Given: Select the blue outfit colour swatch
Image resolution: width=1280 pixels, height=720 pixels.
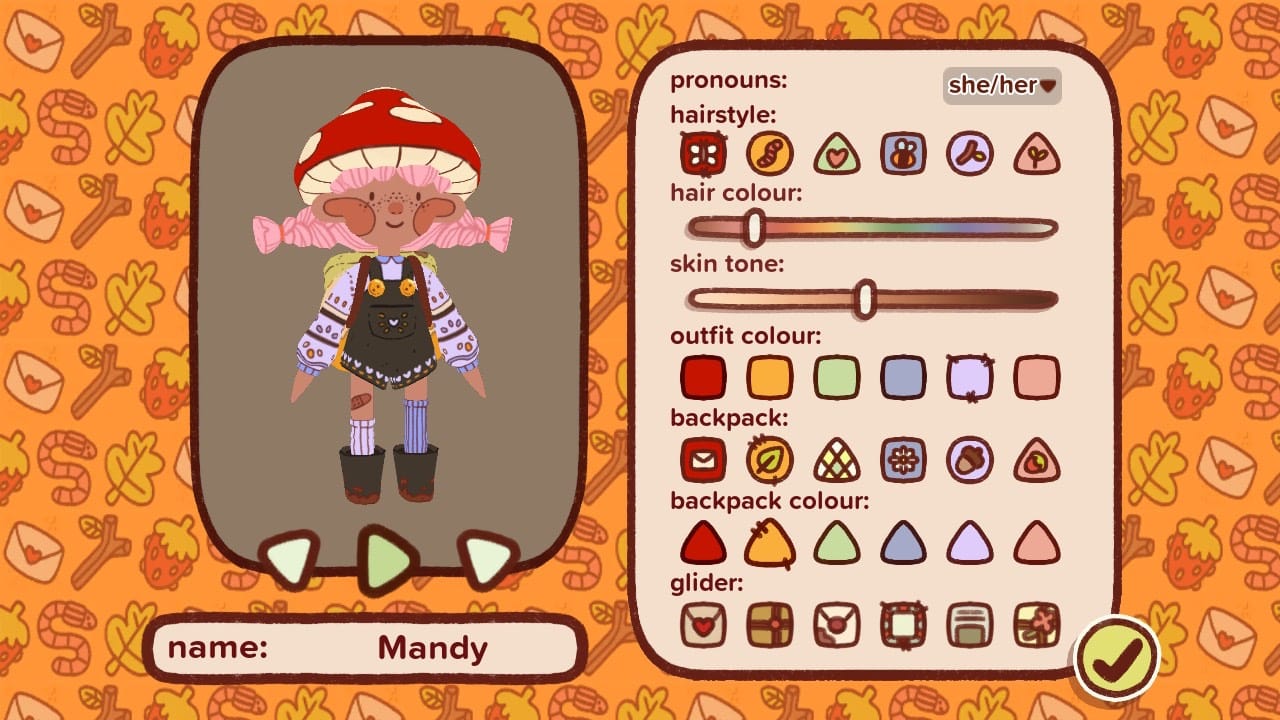Looking at the screenshot, I should coord(903,378).
